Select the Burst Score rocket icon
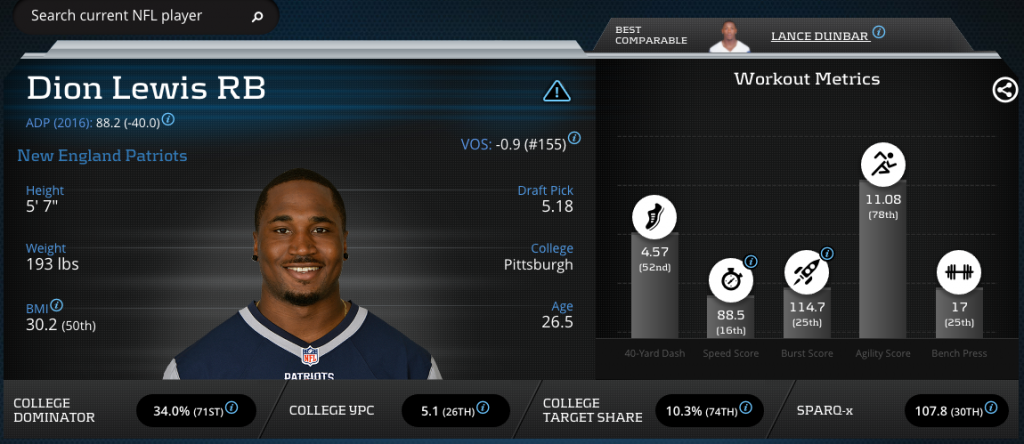1024x444 pixels. tap(806, 270)
